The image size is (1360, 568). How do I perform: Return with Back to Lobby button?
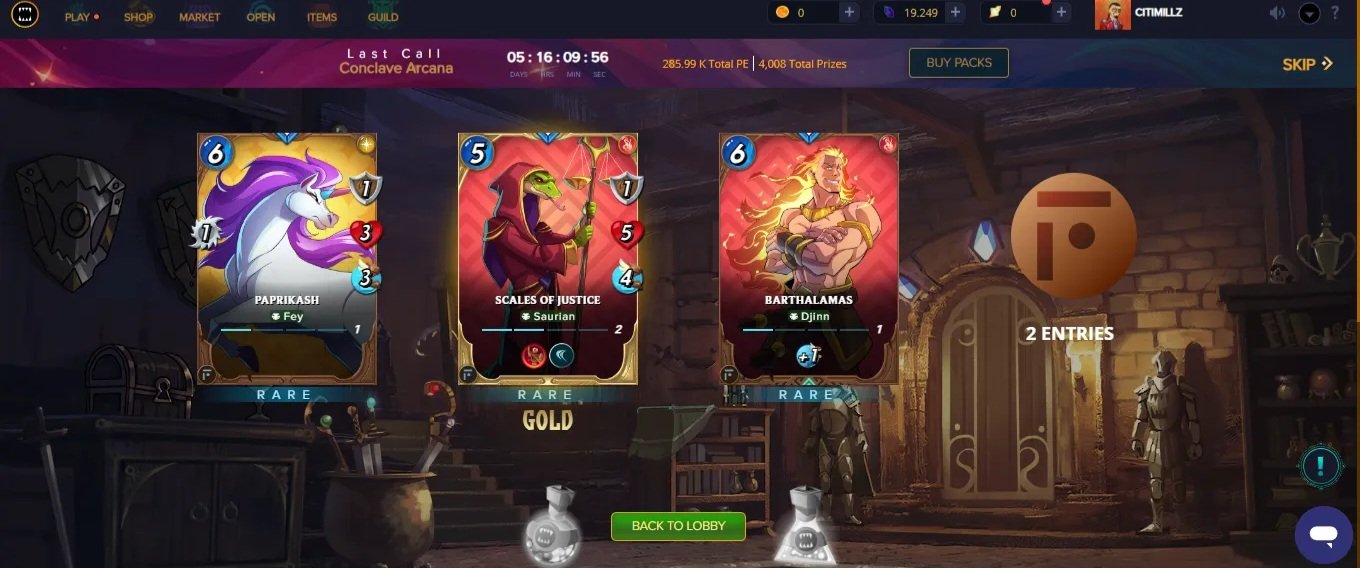point(678,526)
